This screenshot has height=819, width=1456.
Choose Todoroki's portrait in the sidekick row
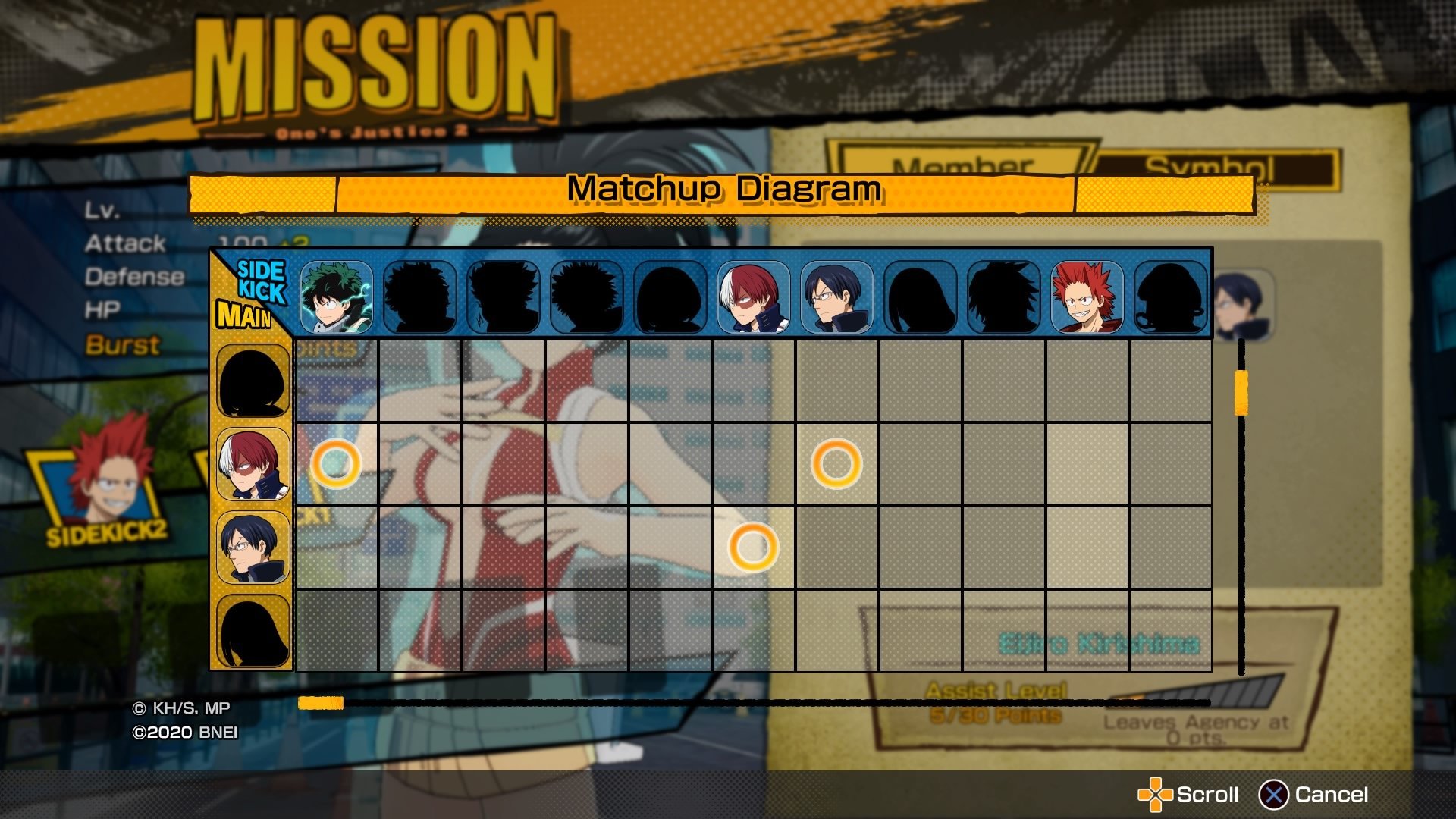point(753,297)
